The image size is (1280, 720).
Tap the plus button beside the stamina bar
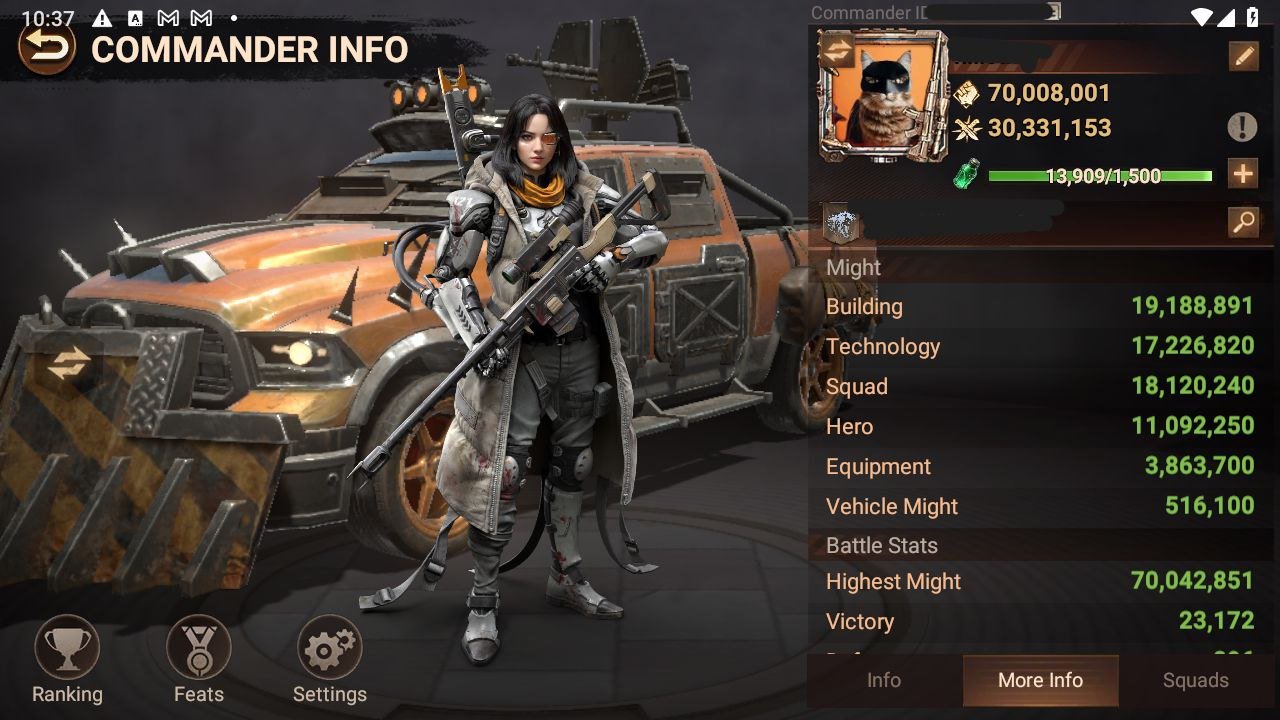point(1243,175)
